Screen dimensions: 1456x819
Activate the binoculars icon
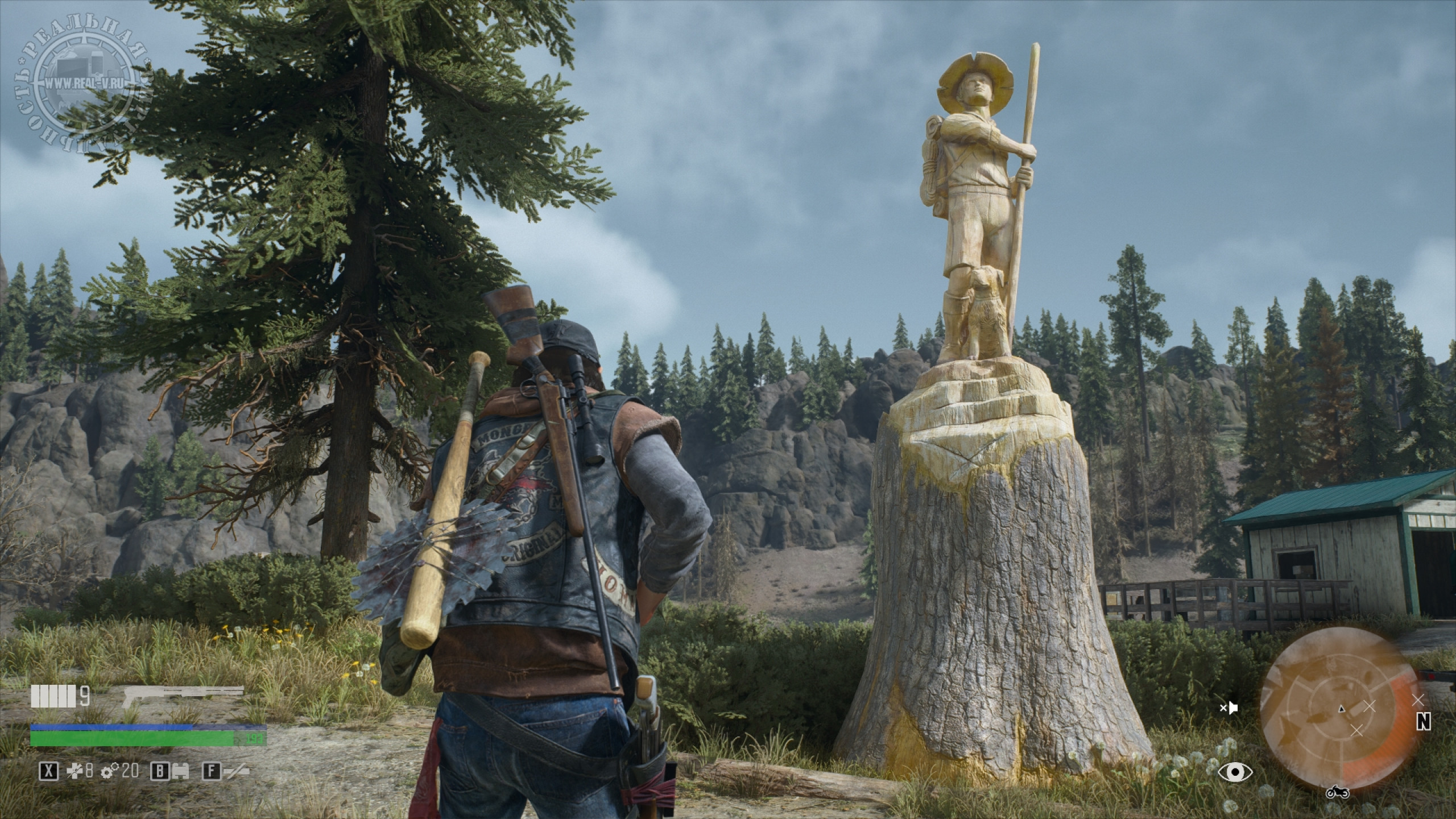pos(180,771)
